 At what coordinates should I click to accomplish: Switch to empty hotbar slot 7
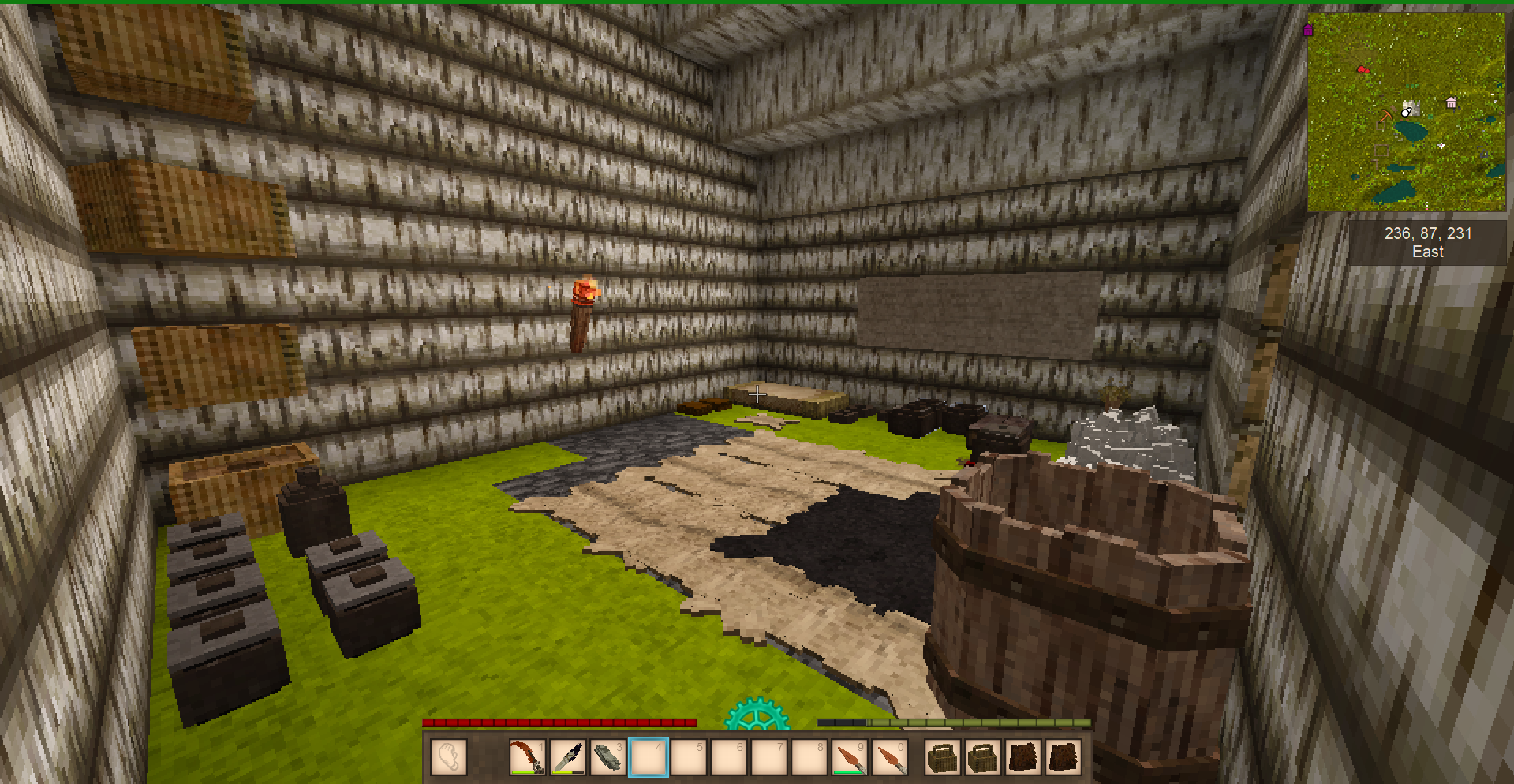click(768, 757)
